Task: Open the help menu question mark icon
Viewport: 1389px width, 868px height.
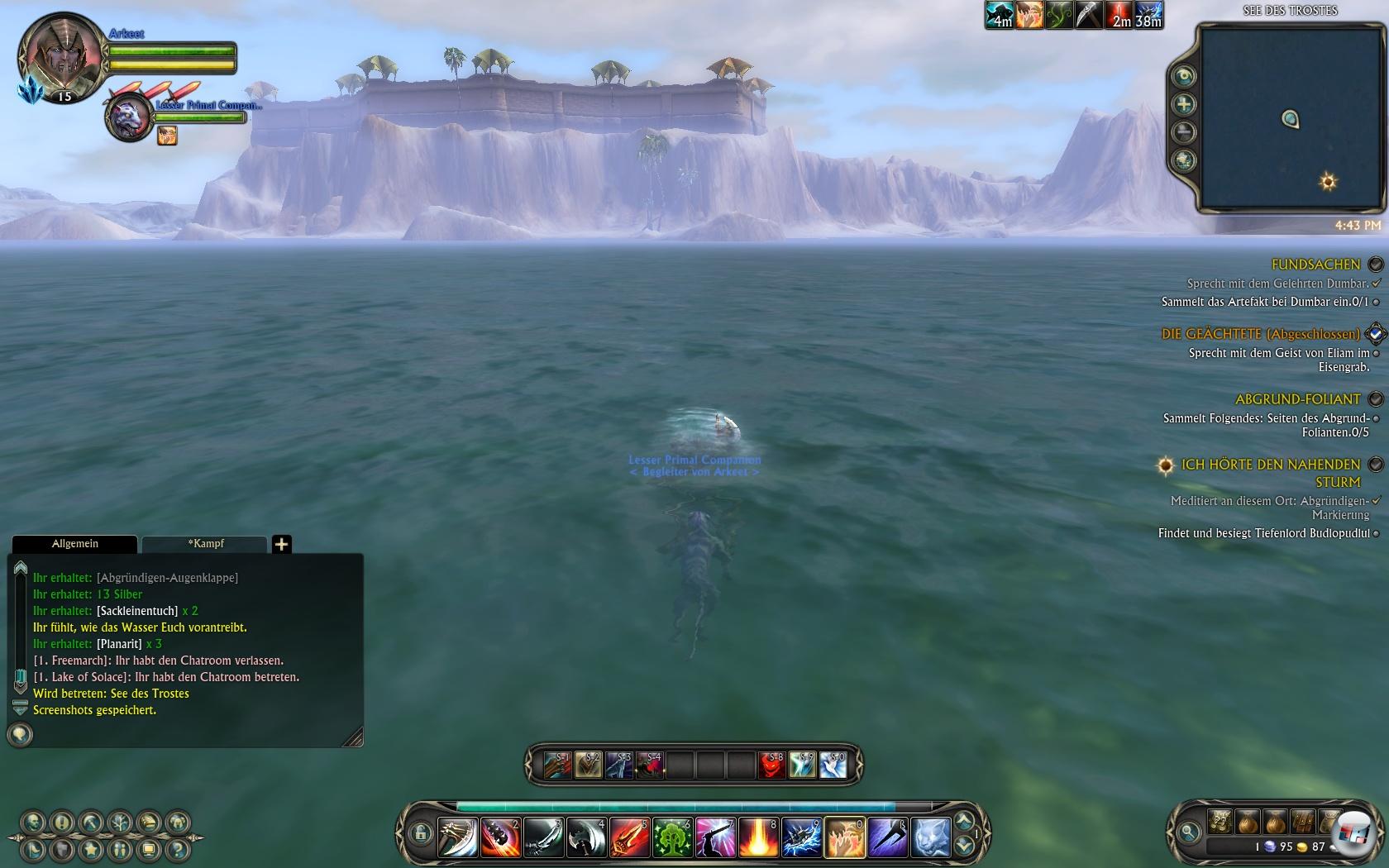Action: coord(176,849)
